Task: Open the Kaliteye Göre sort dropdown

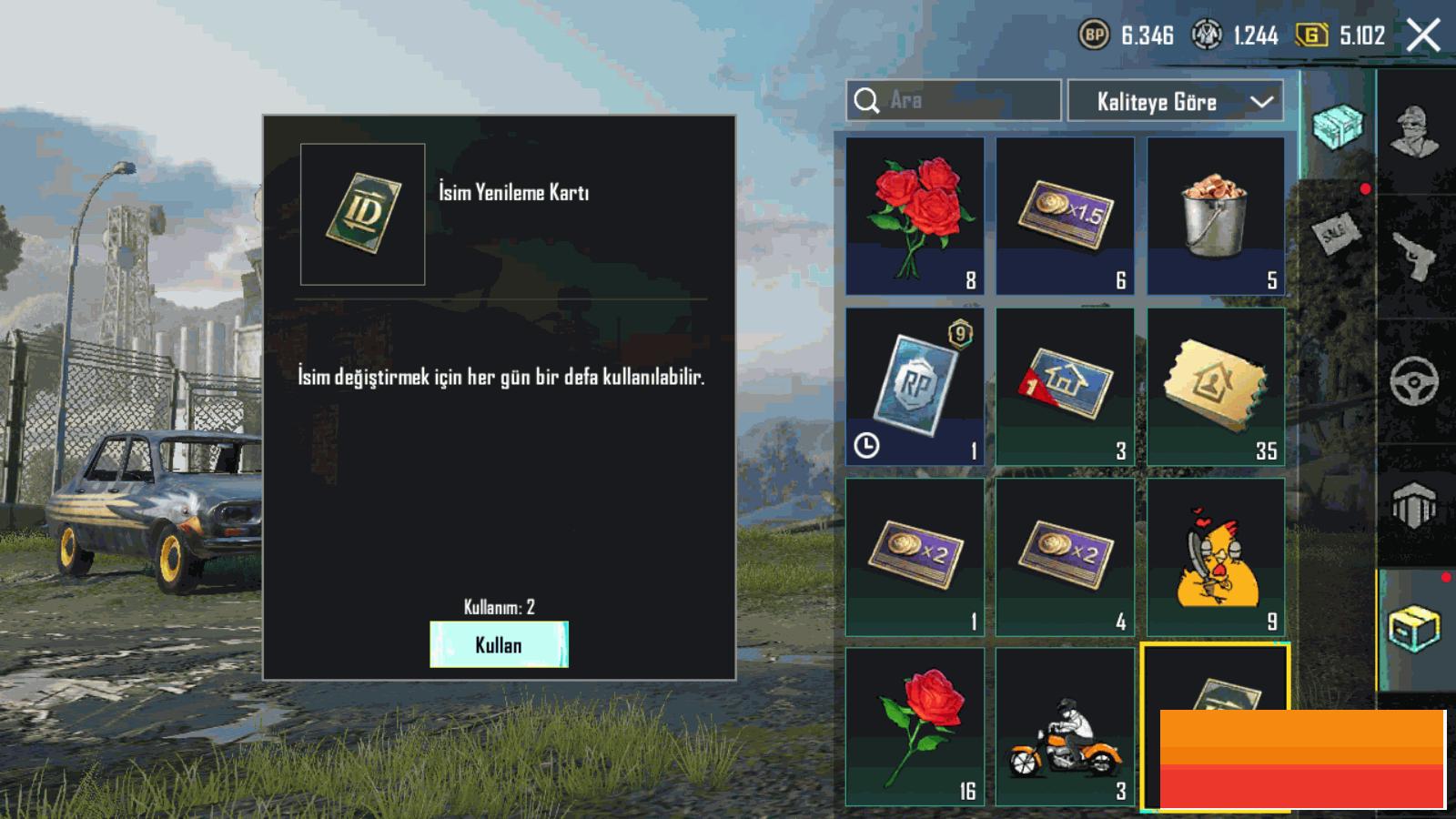Action: point(1175,101)
